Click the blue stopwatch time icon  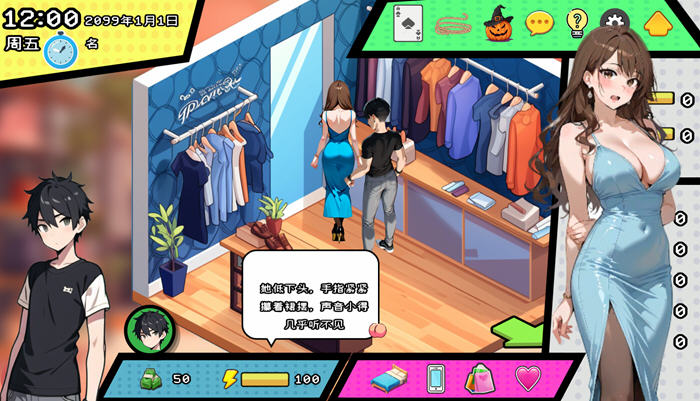tap(60, 48)
